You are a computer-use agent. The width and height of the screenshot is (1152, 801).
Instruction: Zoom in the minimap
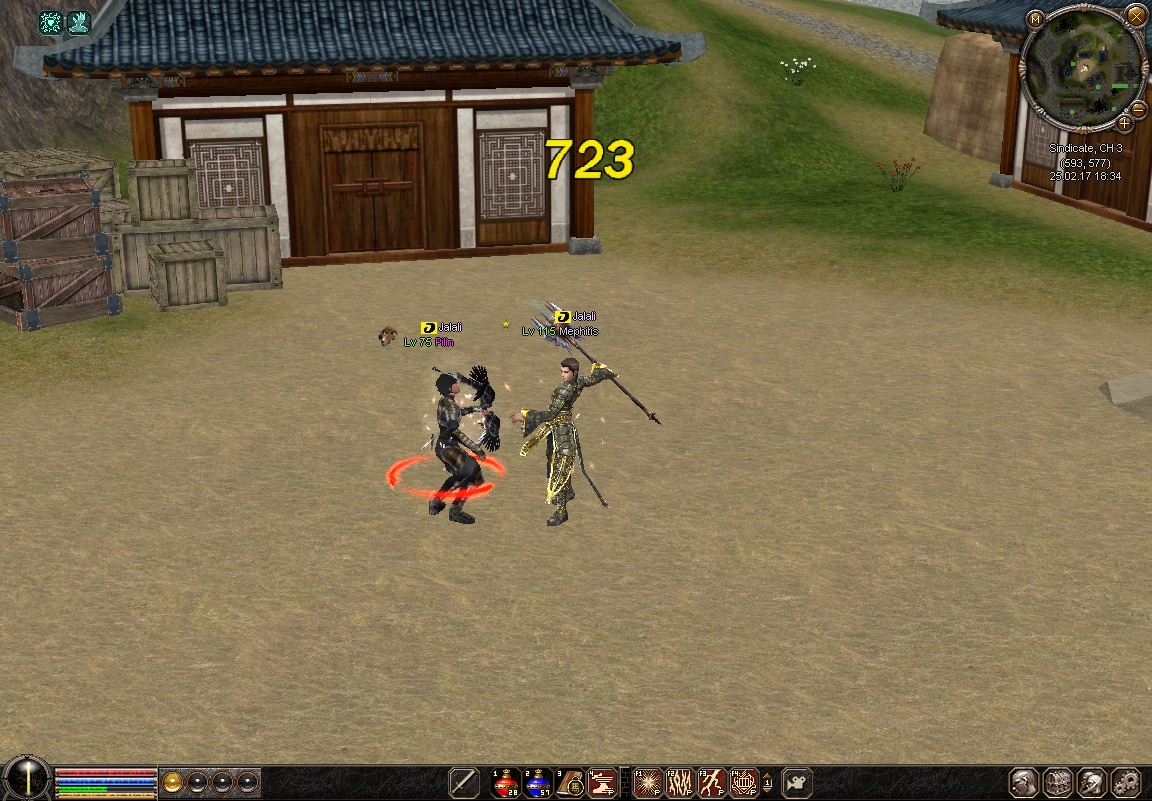pos(1124,123)
